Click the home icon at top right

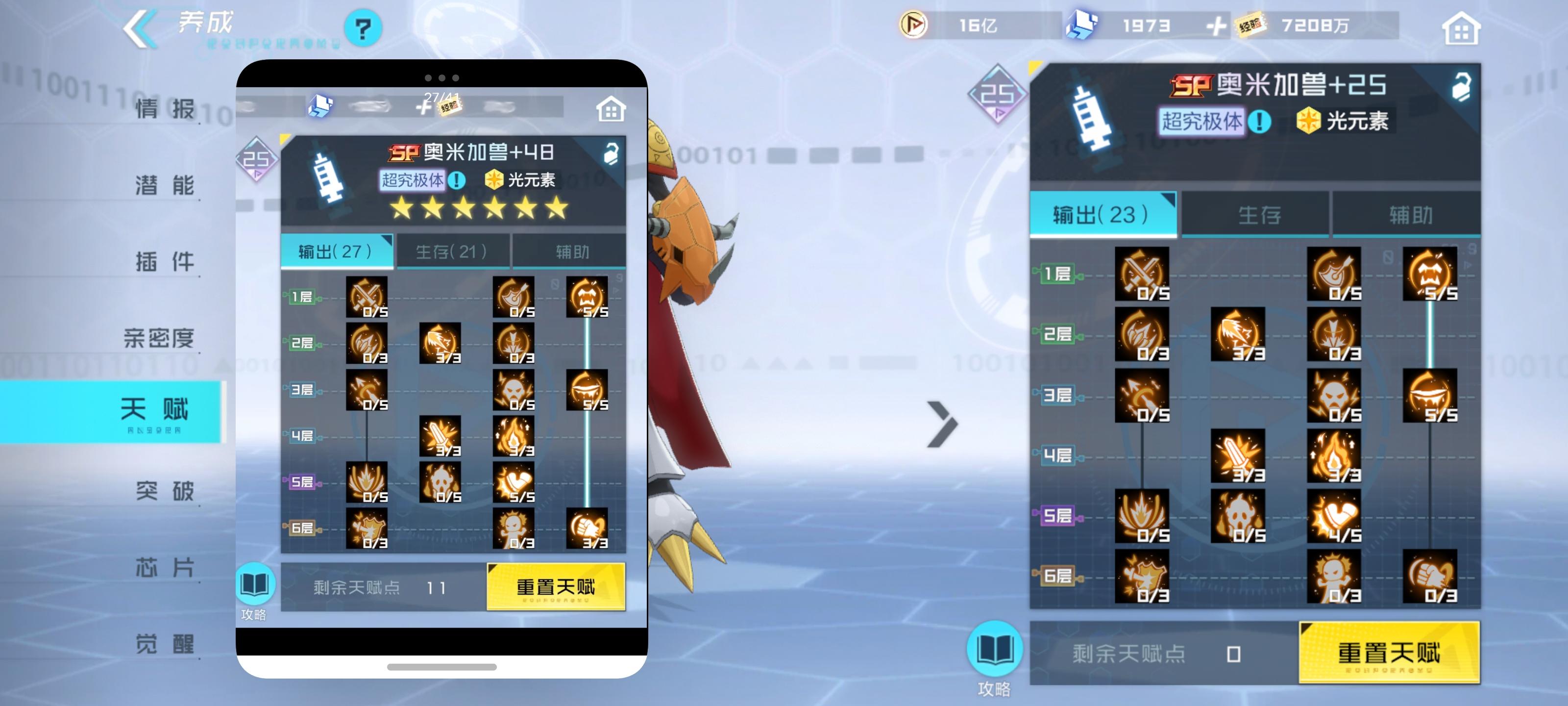(1462, 27)
